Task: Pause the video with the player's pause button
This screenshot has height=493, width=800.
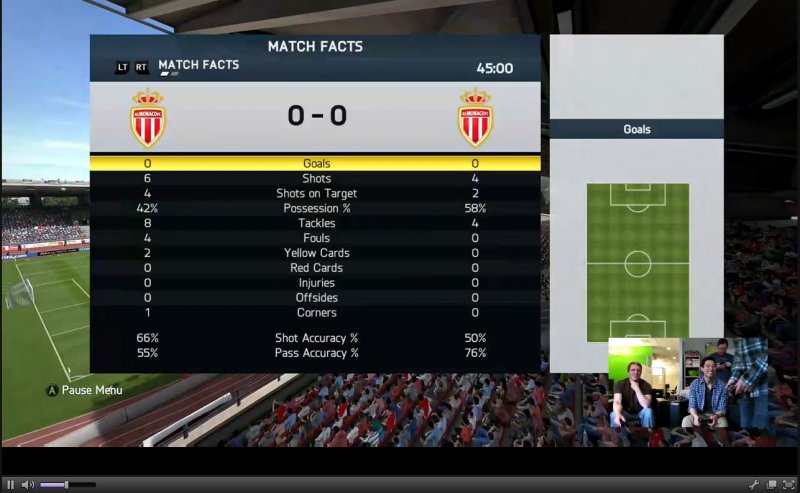Action: (x=11, y=485)
